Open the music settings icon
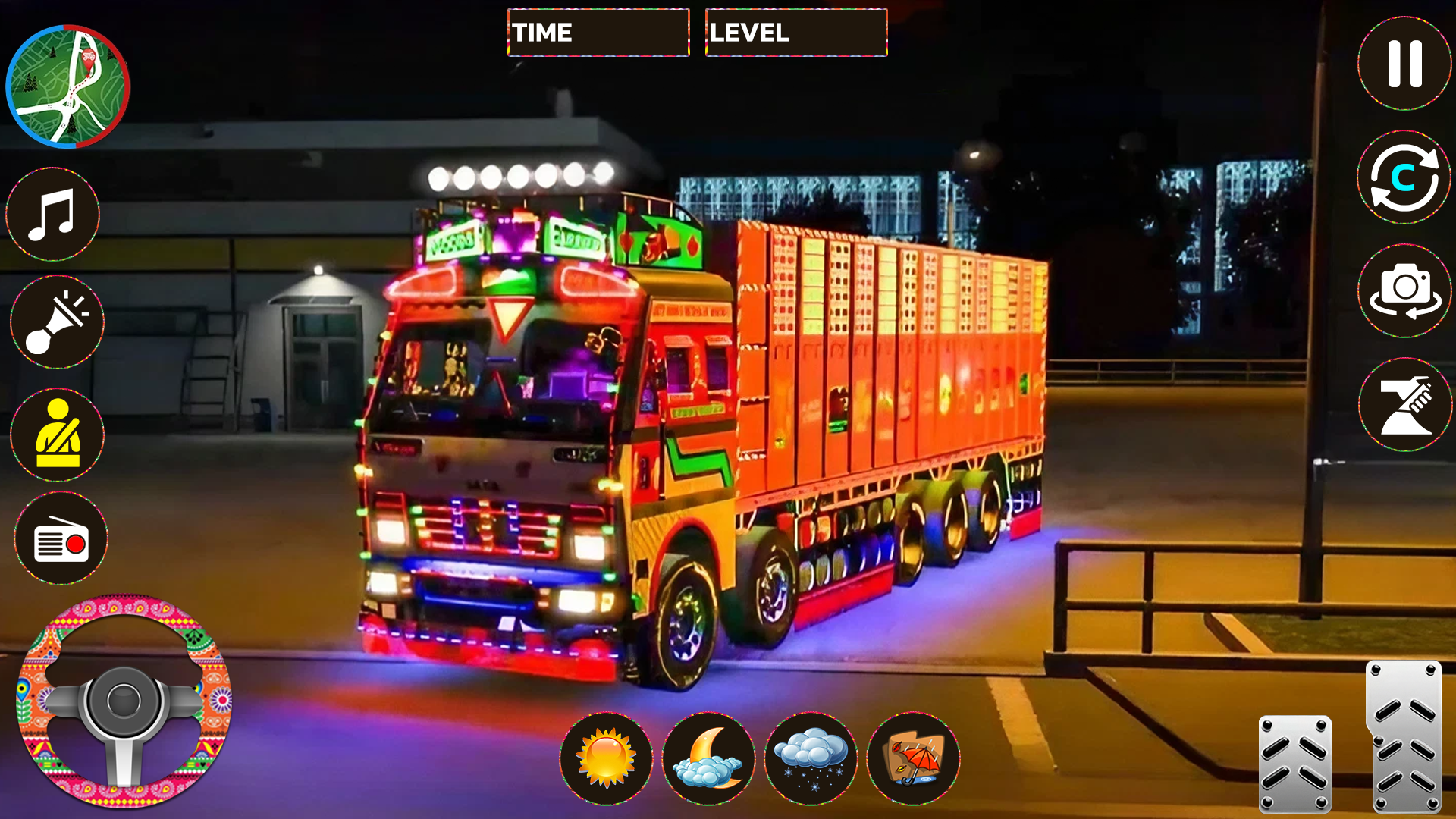1456x819 pixels. [53, 215]
